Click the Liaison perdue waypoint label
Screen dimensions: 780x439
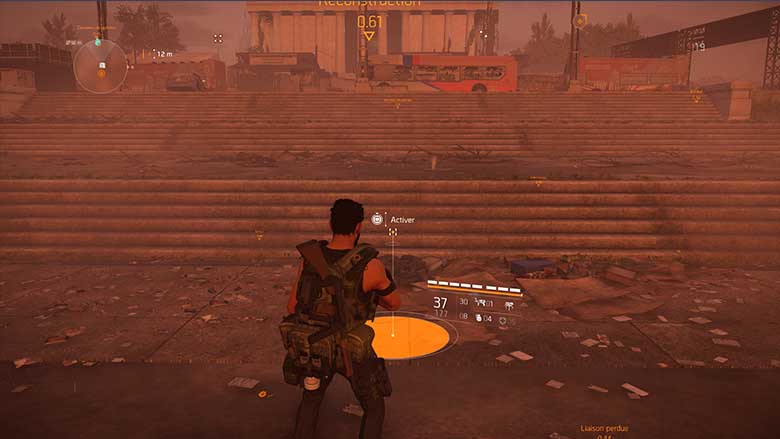tap(602, 427)
